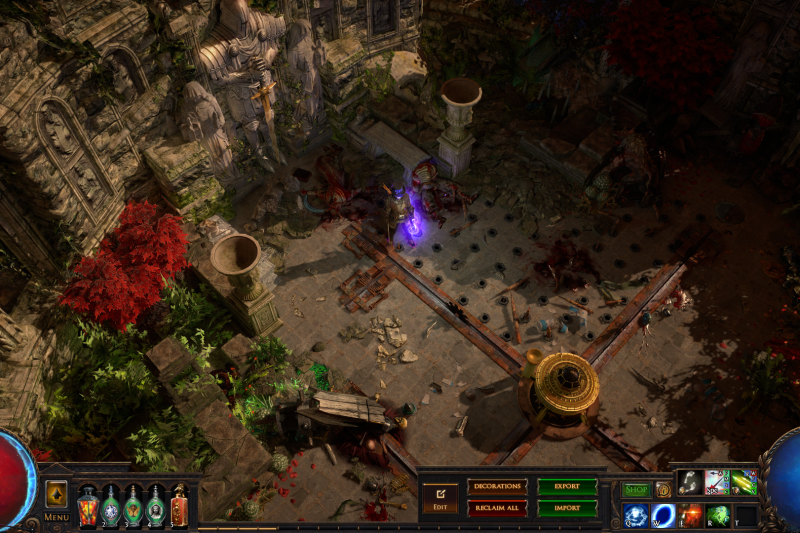Open the green Shop button
800x533 pixels.
click(x=636, y=490)
